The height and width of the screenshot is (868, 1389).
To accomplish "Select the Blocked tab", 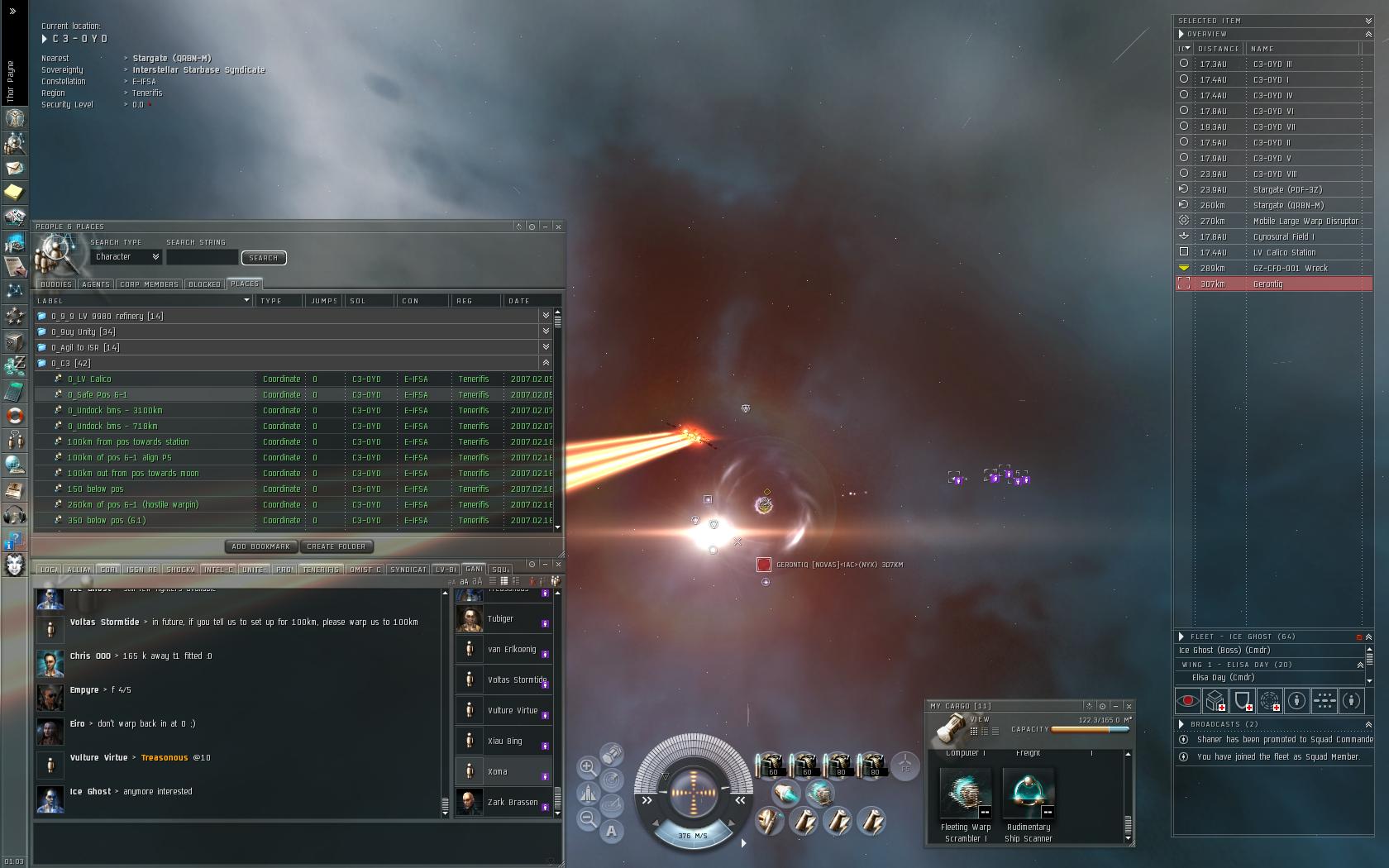I will (x=204, y=284).
